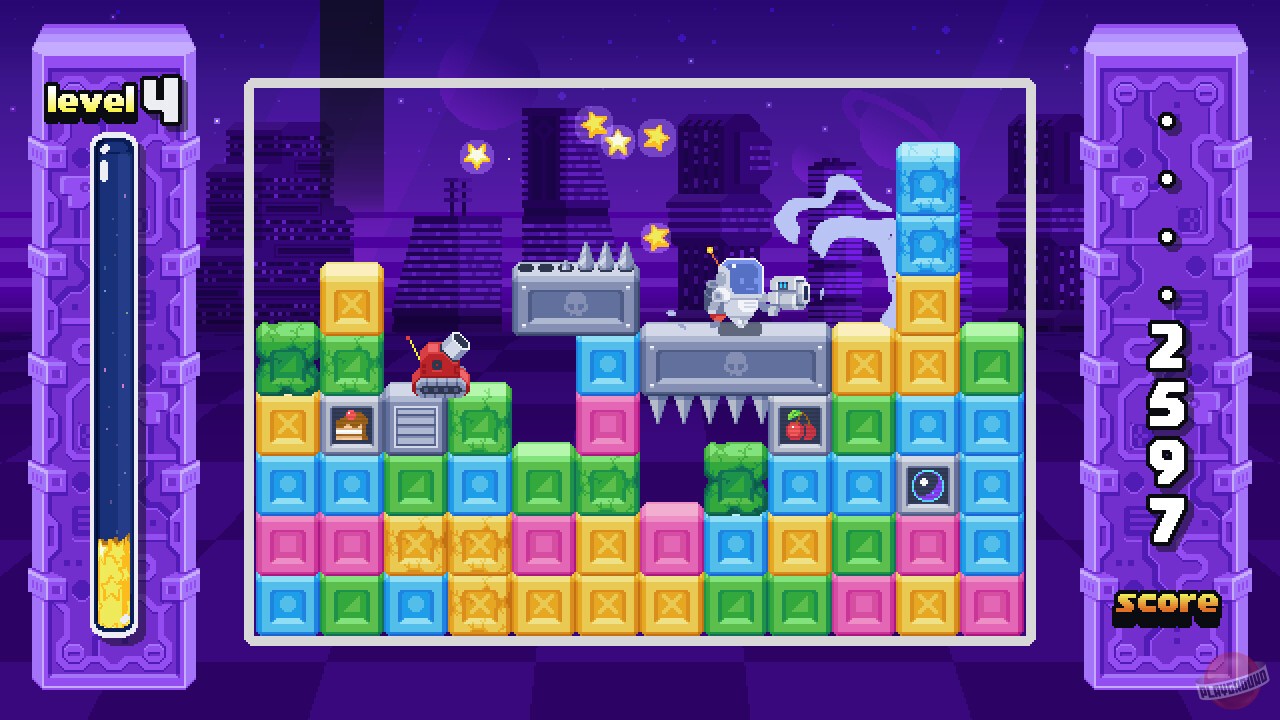This screenshot has width=1280, height=720.
Task: Open the topmost yellow X crate on the left stack
Action: (350, 300)
